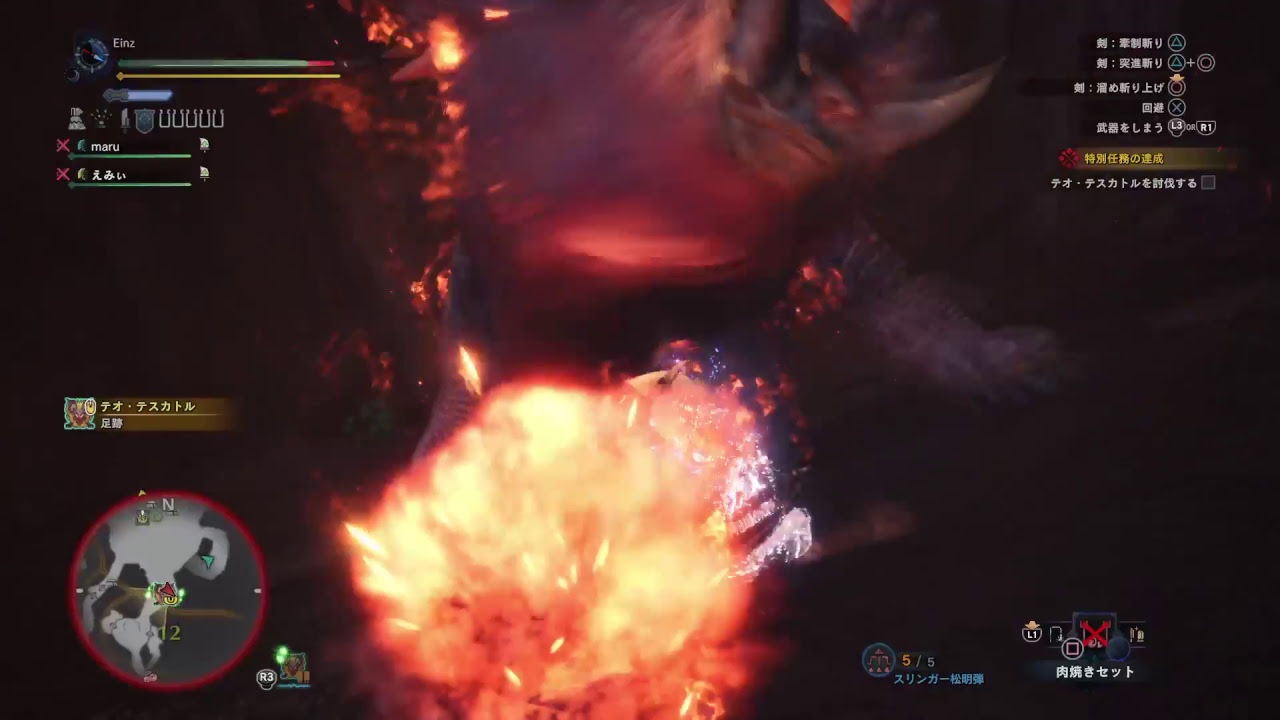
Task: Toggle the red X beside maru's name
Action: click(x=65, y=146)
